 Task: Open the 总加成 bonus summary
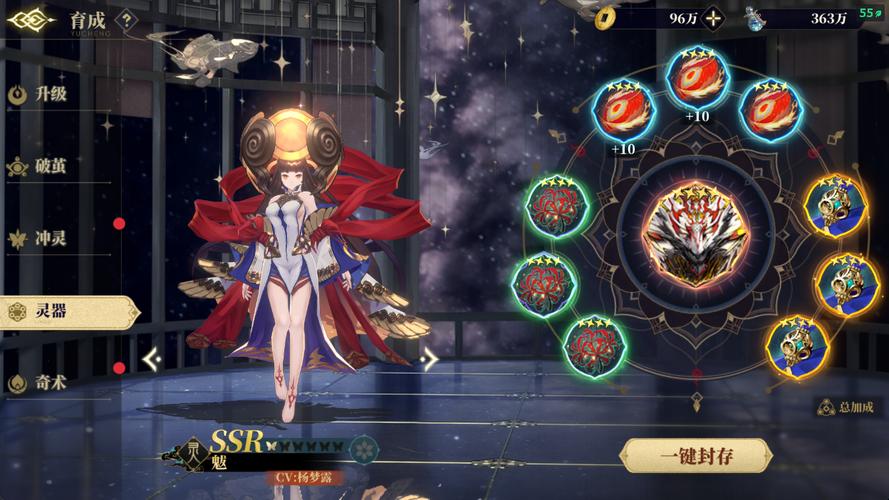[x=846, y=407]
